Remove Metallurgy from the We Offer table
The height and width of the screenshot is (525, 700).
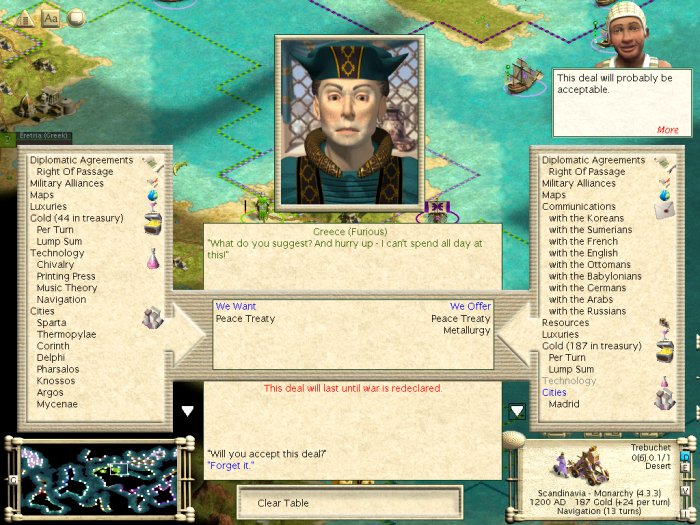pyautogui.click(x=467, y=330)
